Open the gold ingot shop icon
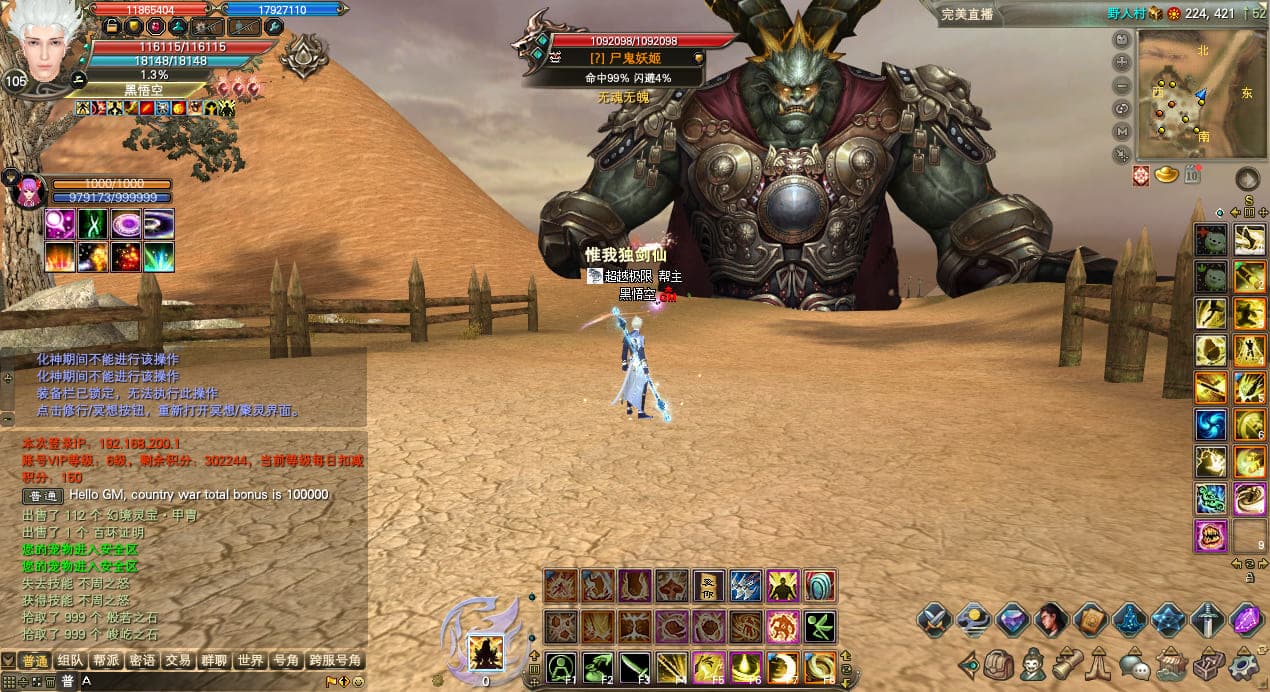Viewport: 1270px width, 692px height. tap(1167, 176)
